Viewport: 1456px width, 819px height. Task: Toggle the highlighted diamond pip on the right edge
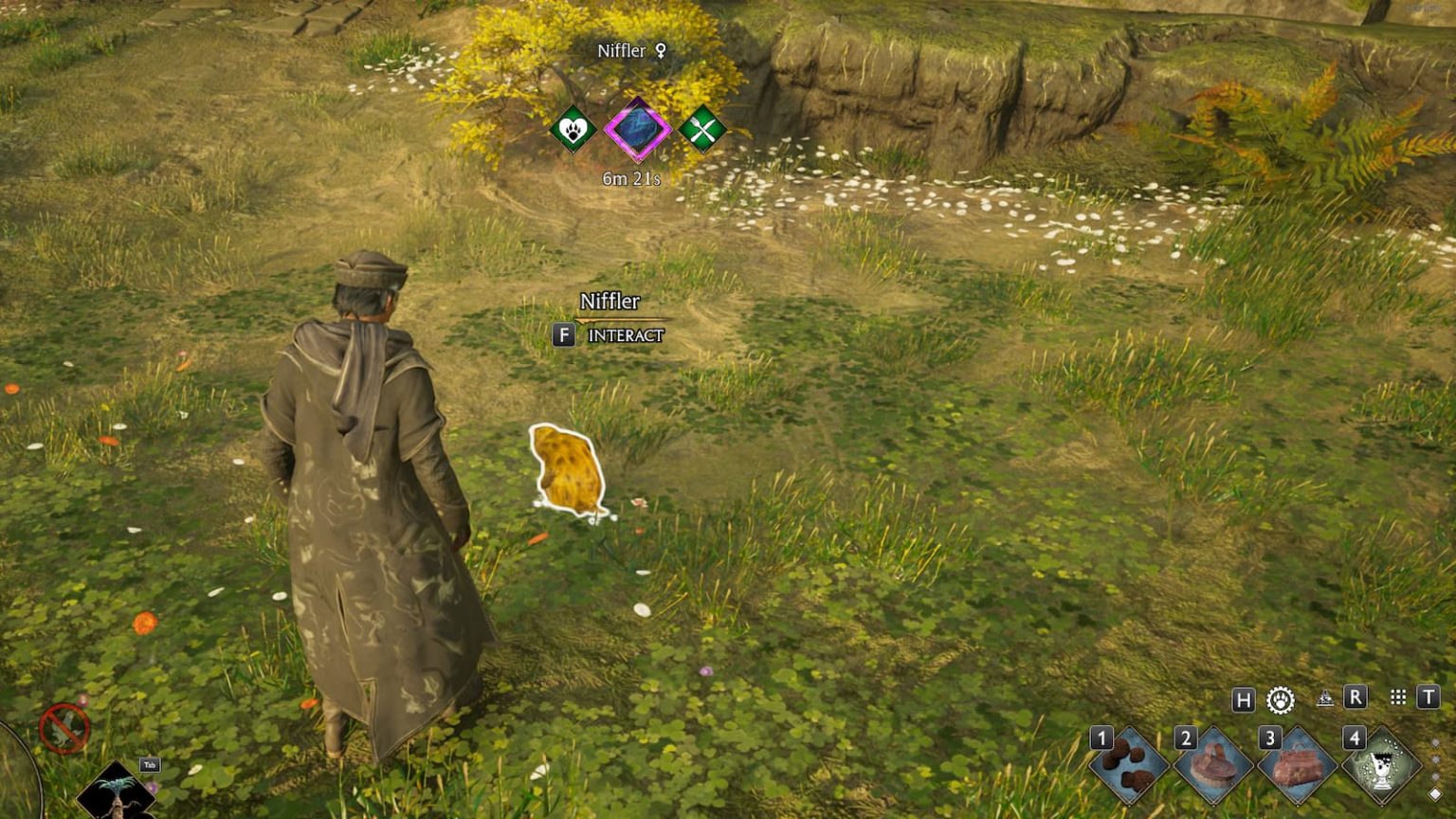pyautogui.click(x=1434, y=792)
